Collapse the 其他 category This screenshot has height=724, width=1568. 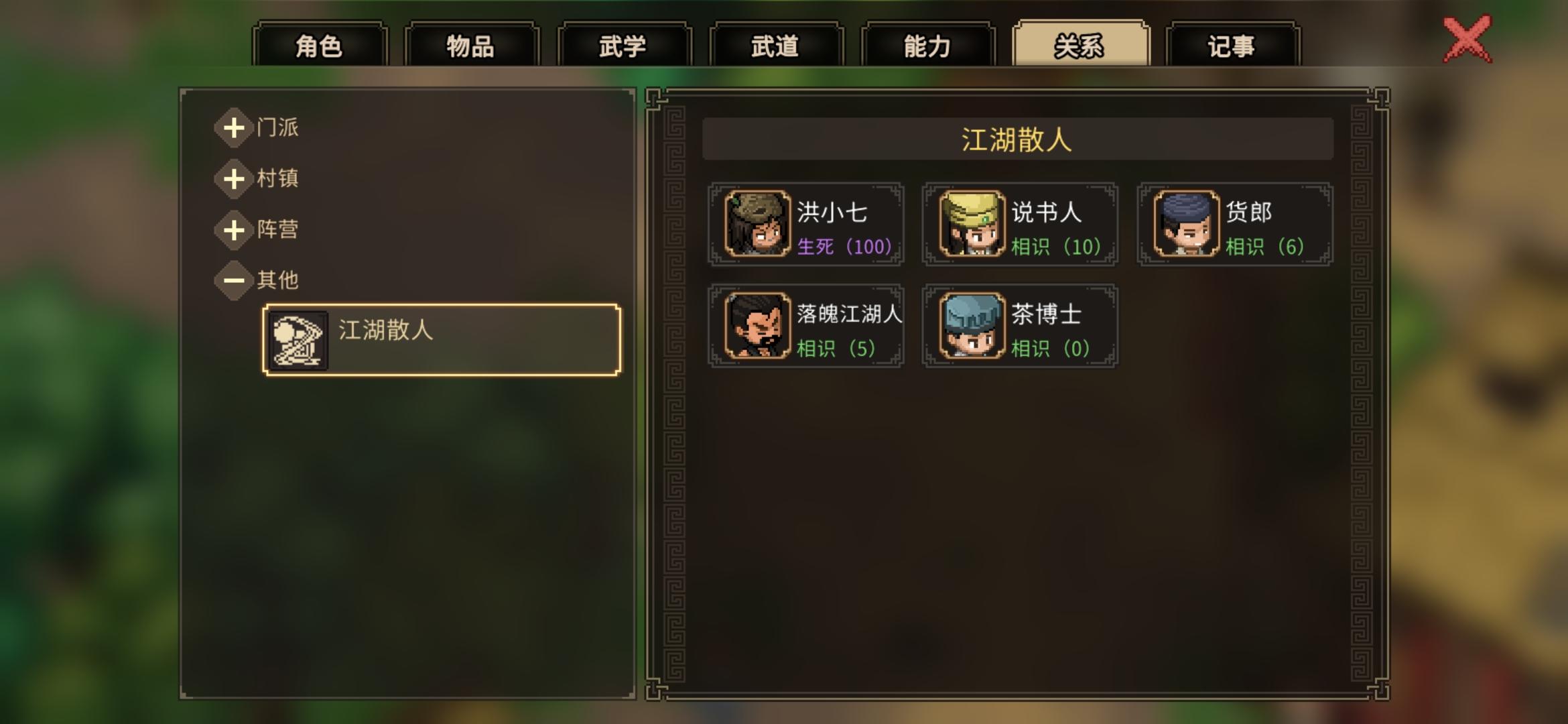coord(234,281)
